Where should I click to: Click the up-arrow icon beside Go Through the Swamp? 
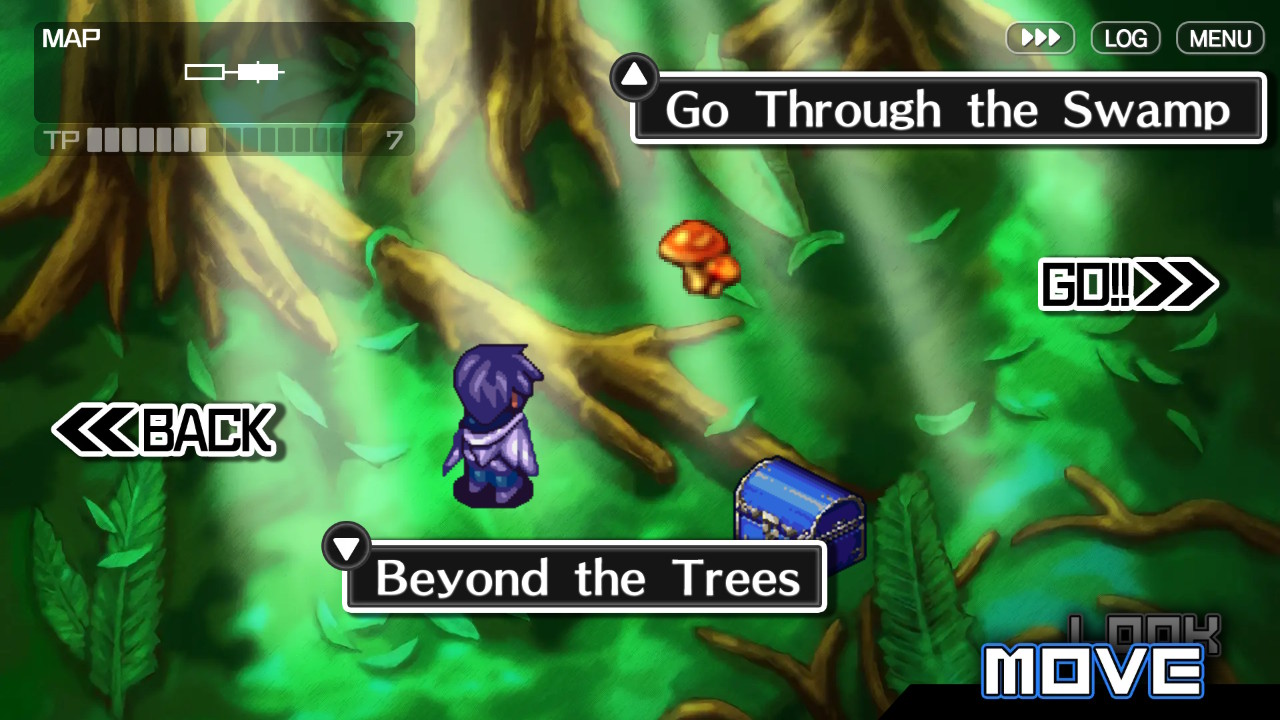[634, 75]
